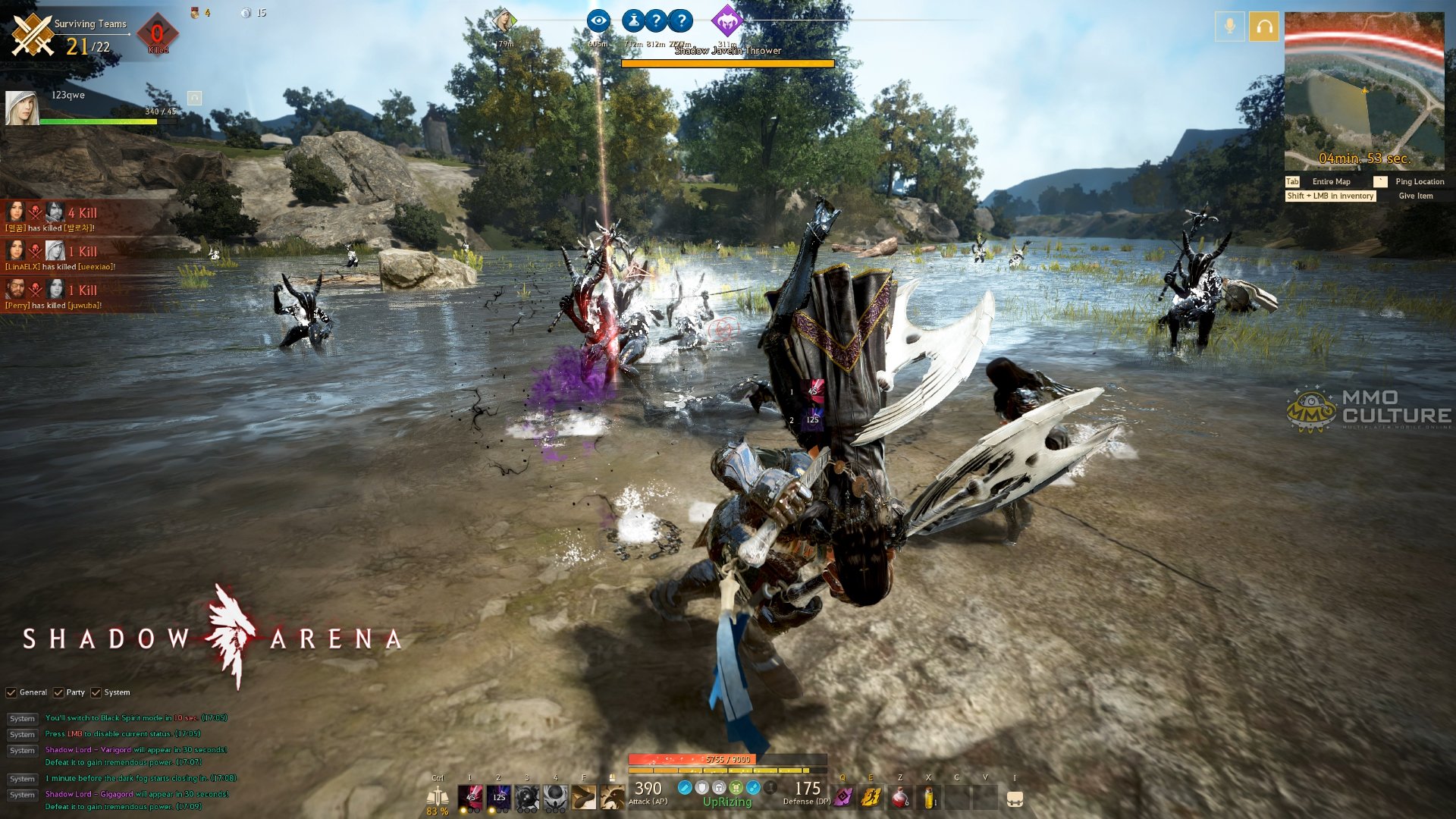The height and width of the screenshot is (819, 1456).
Task: Use the purple scroll item in slot Q
Action: click(x=843, y=797)
